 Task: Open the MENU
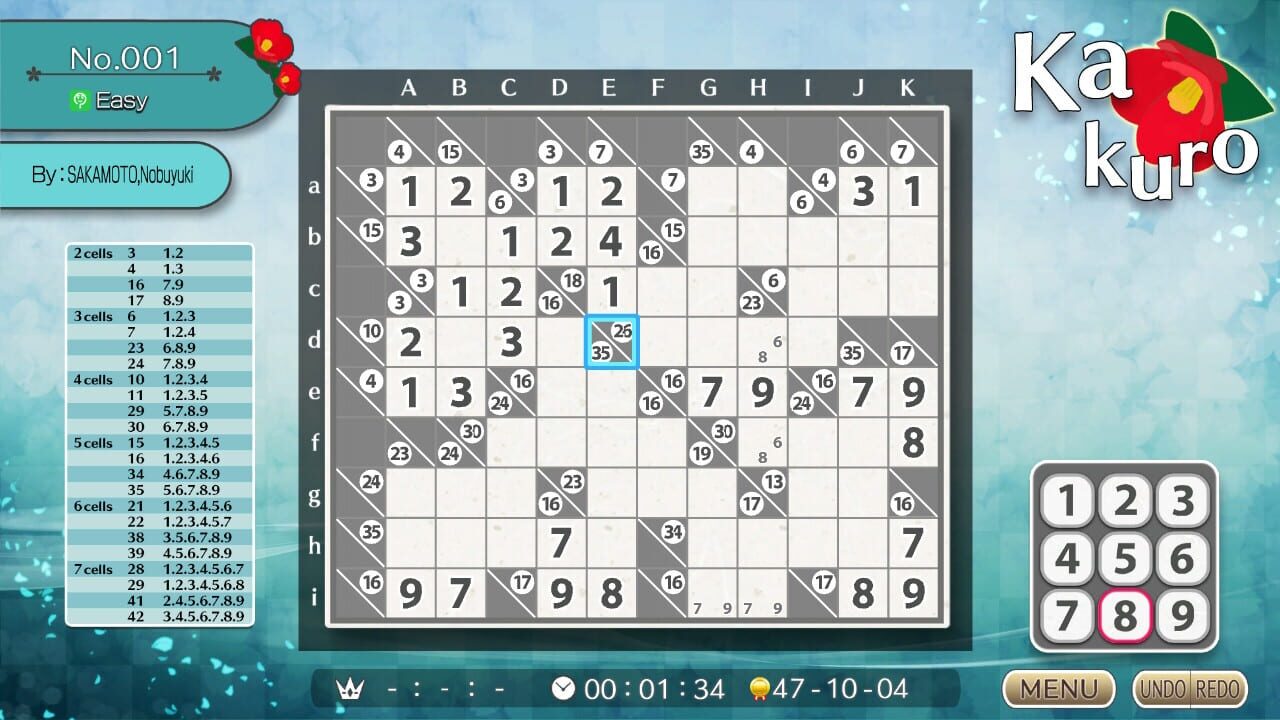pyautogui.click(x=1057, y=690)
